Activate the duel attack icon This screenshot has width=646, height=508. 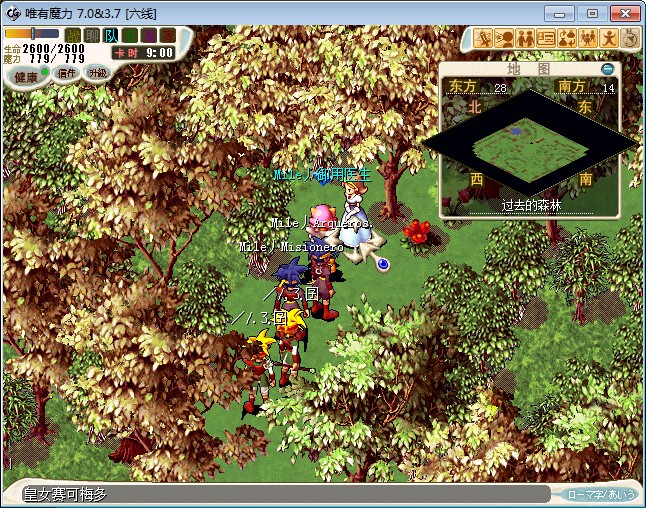pos(484,38)
